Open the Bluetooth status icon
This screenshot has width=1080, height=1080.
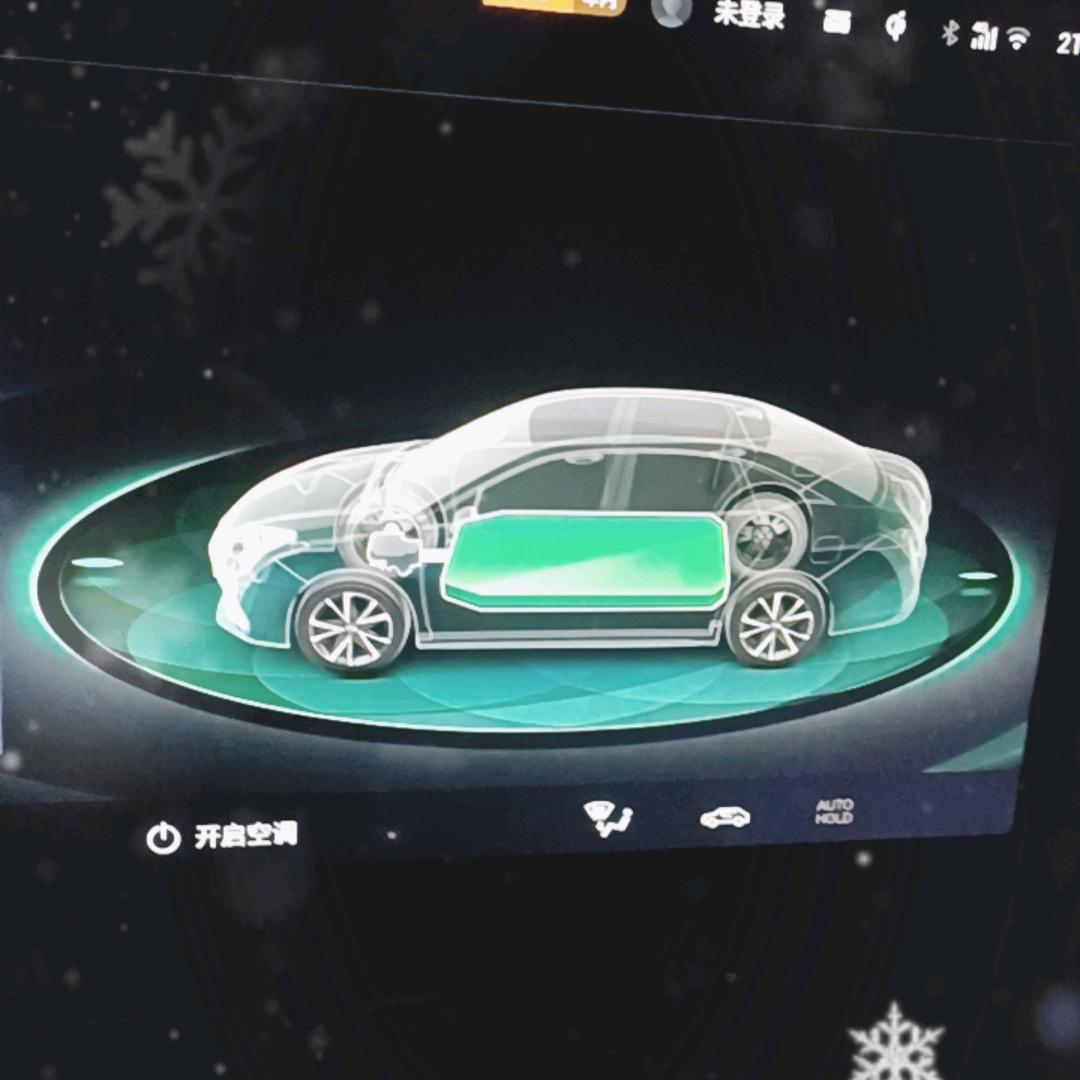coord(949,33)
